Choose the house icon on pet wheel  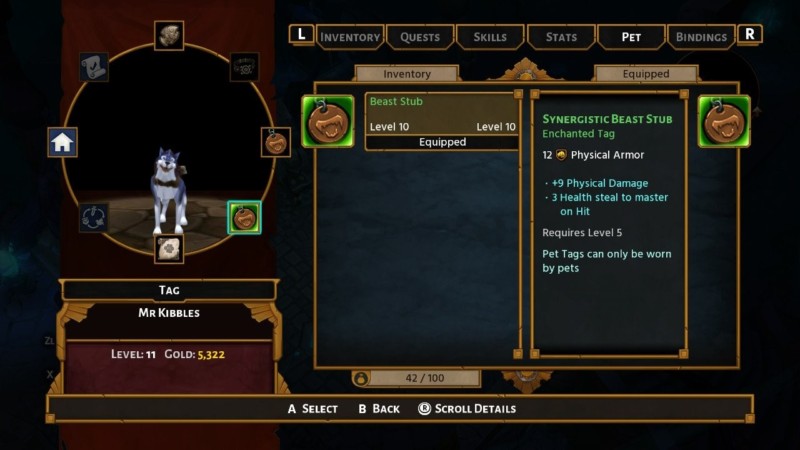pos(63,142)
